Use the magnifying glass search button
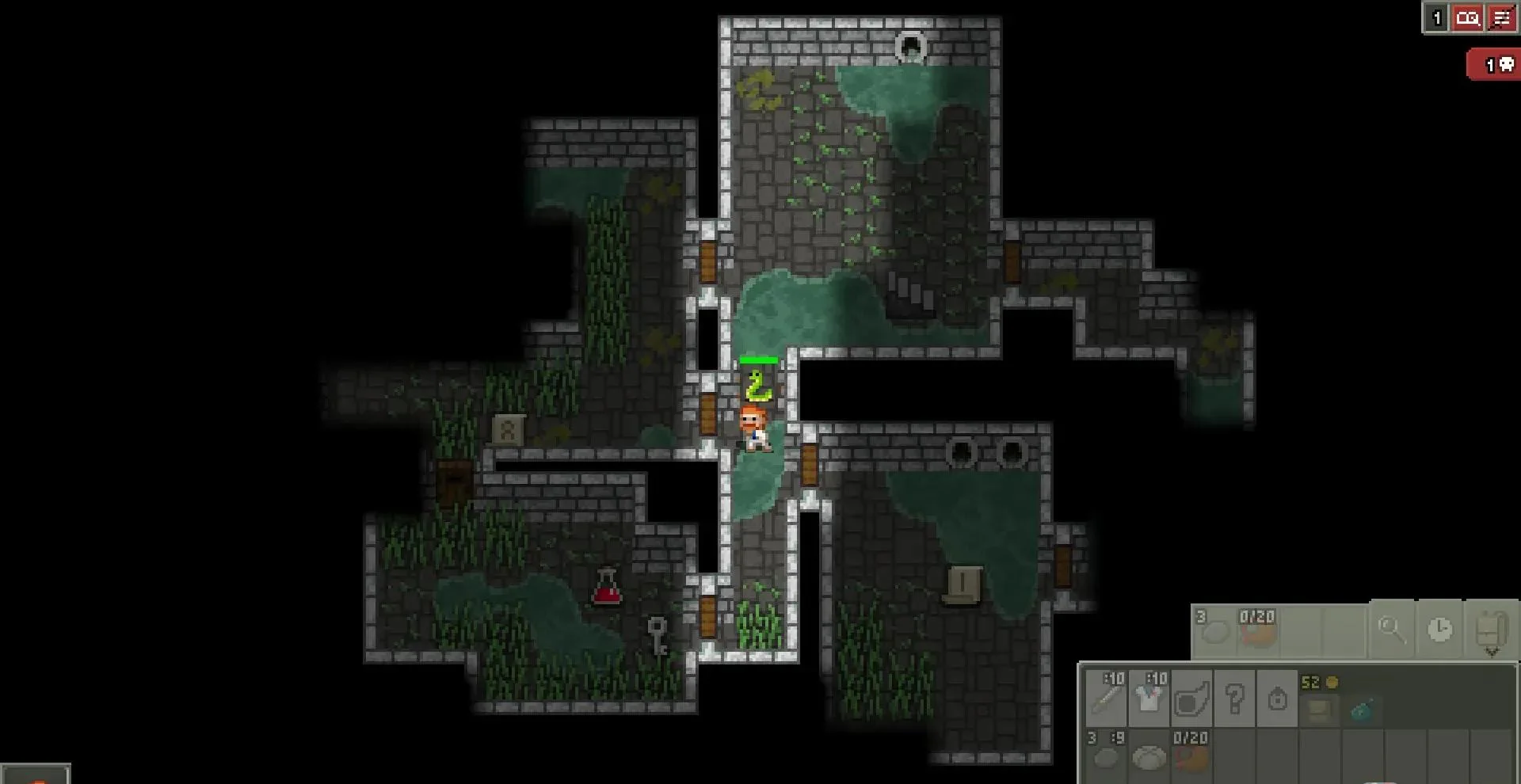 pos(1390,630)
